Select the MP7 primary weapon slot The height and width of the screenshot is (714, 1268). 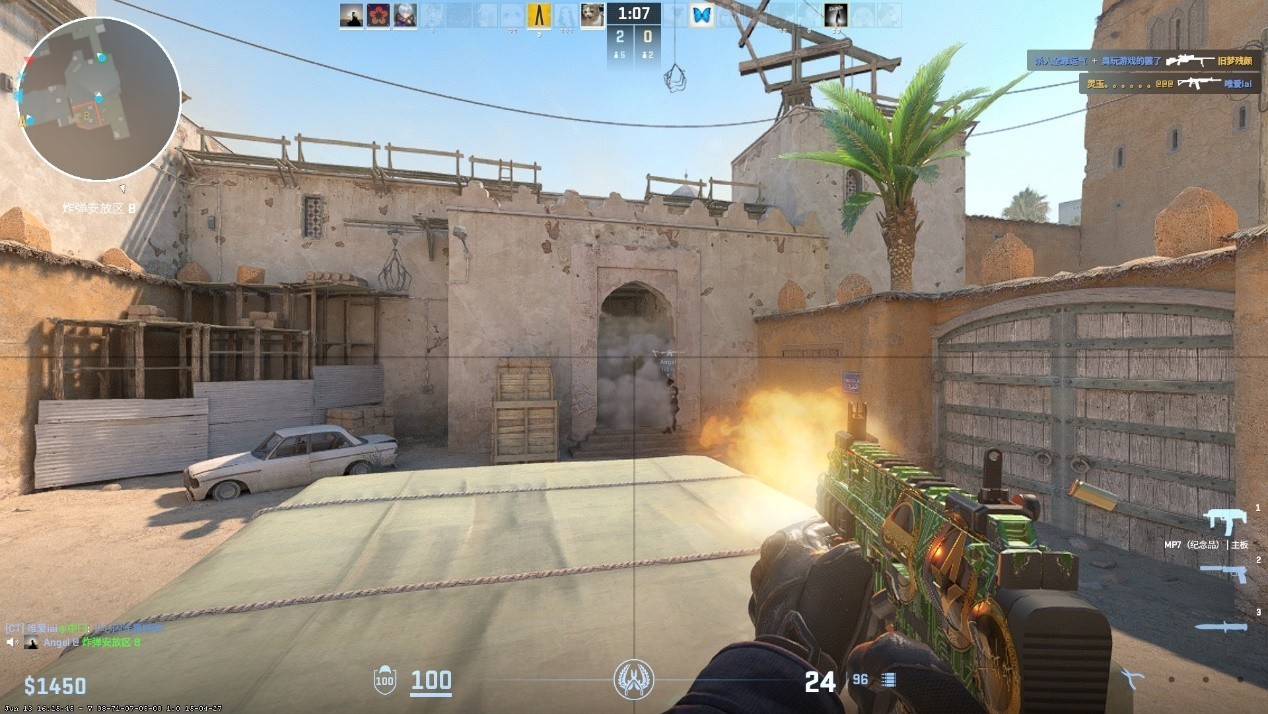pos(1220,521)
